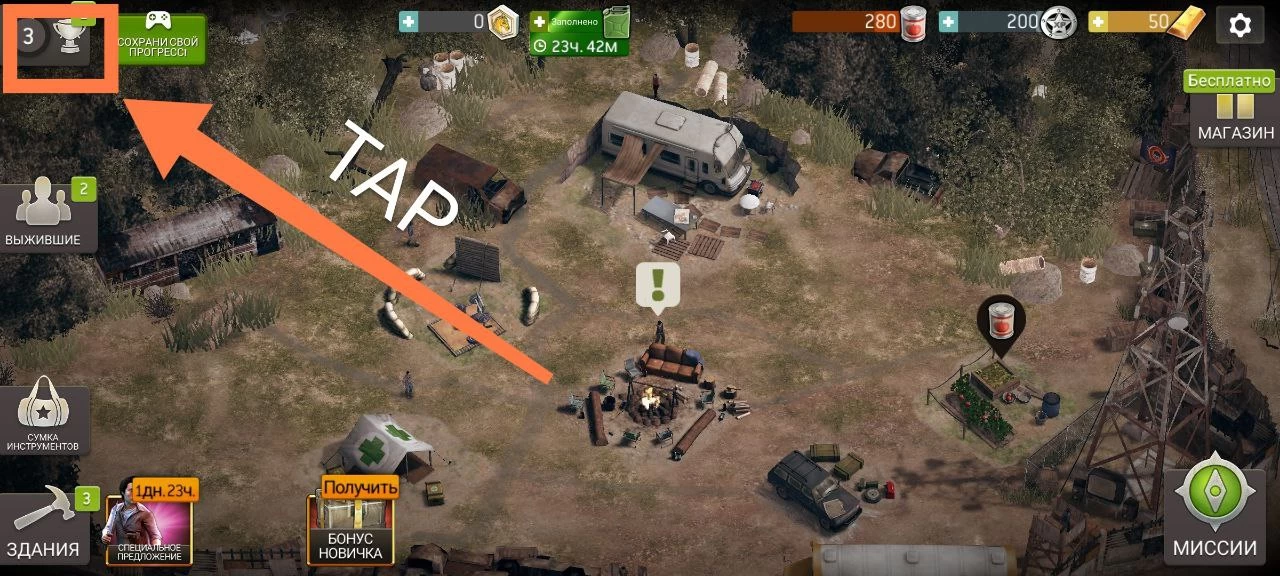The height and width of the screenshot is (576, 1280).
Task: Tap the exclamation mark speech bubble
Action: point(658,284)
